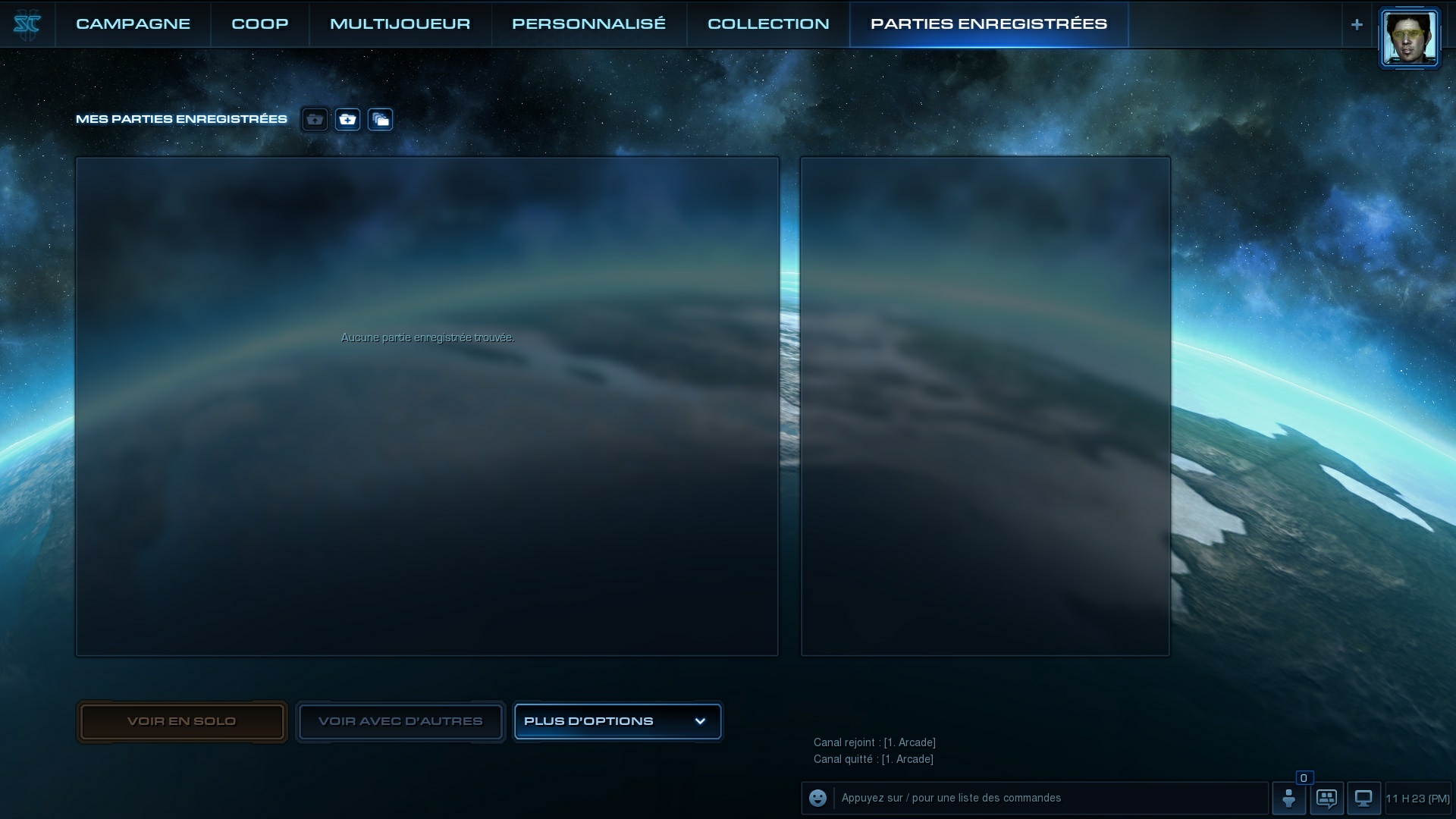Open the player profile portrait
This screenshot has height=819, width=1456.
click(1409, 38)
